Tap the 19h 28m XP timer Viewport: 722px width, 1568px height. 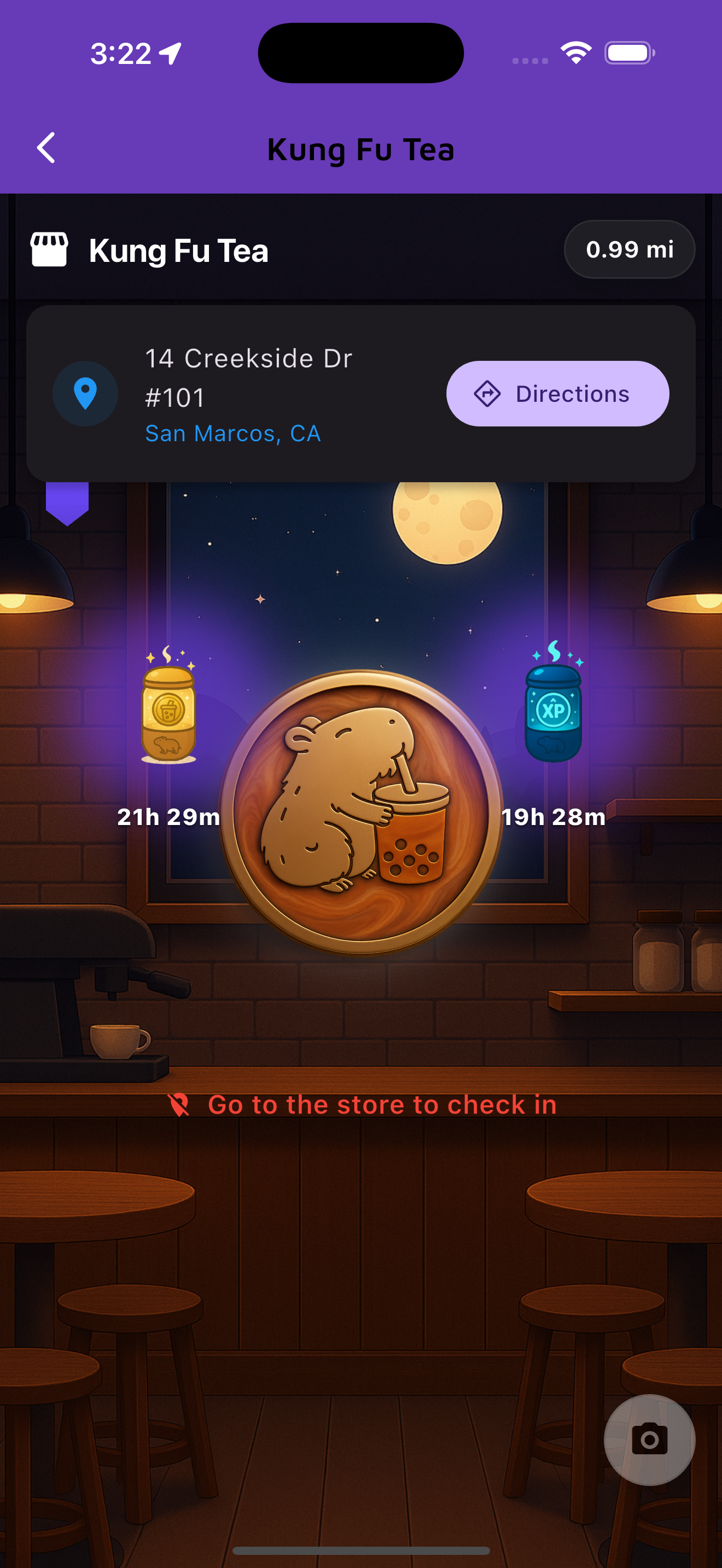[553, 817]
